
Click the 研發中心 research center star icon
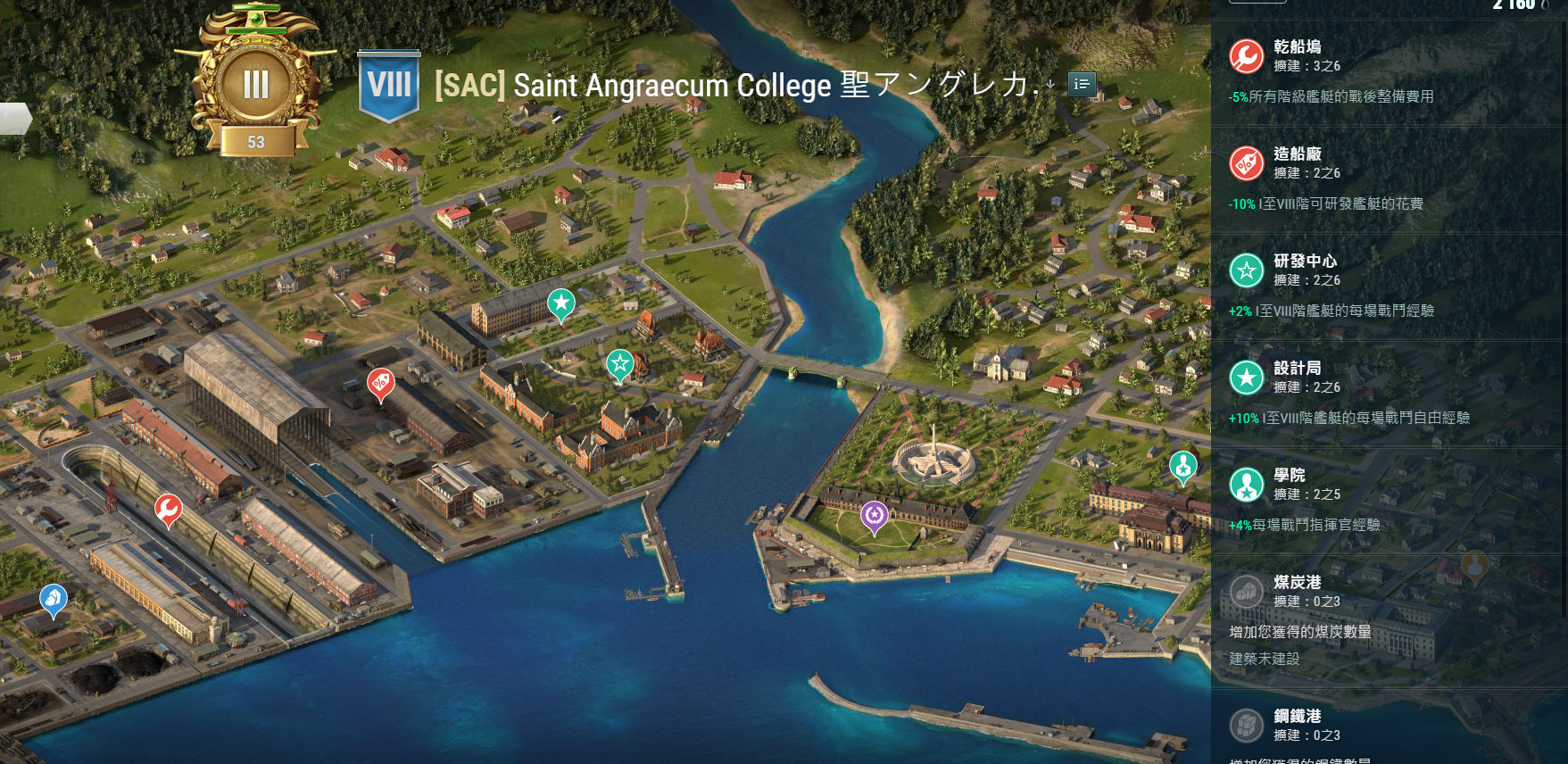(1246, 271)
